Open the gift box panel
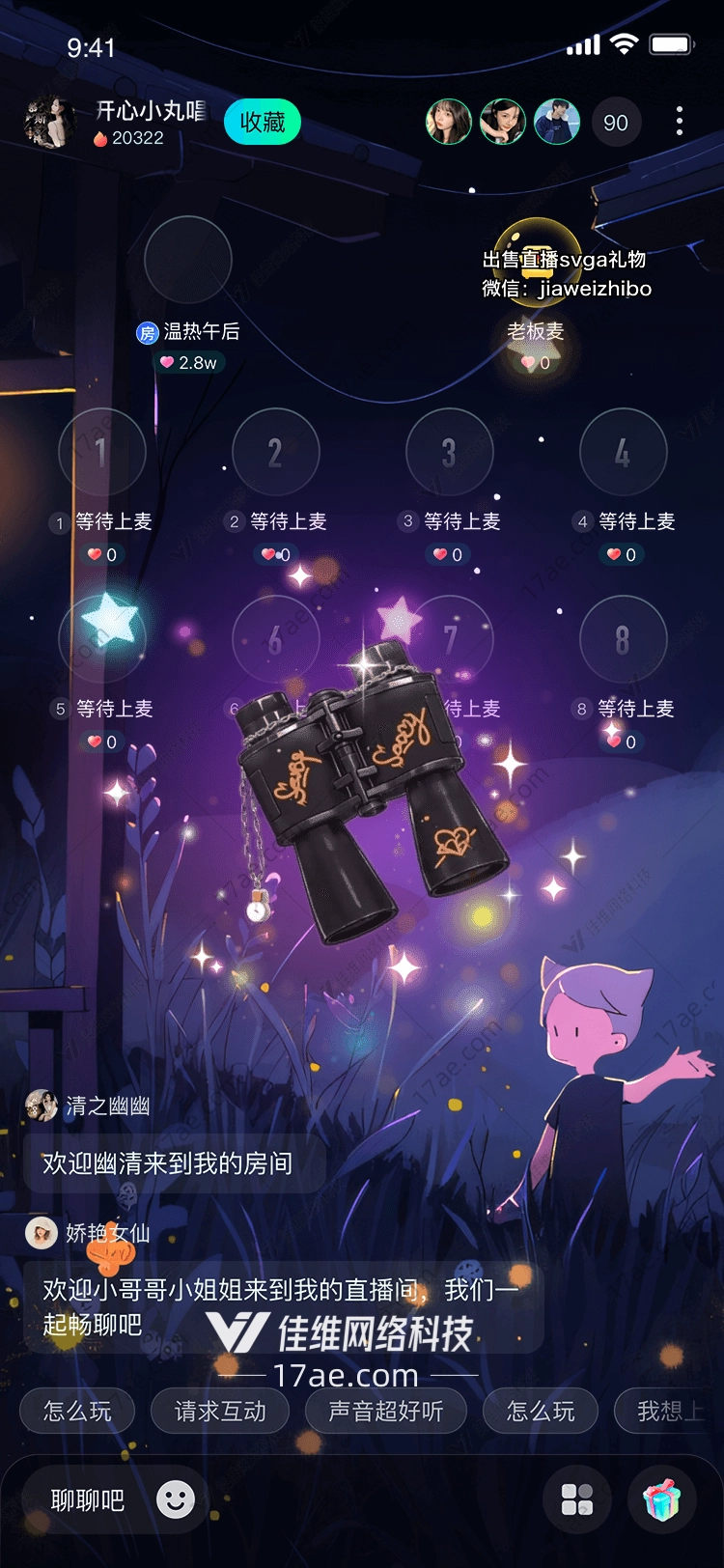Viewport: 724px width, 1568px height. tap(662, 1499)
